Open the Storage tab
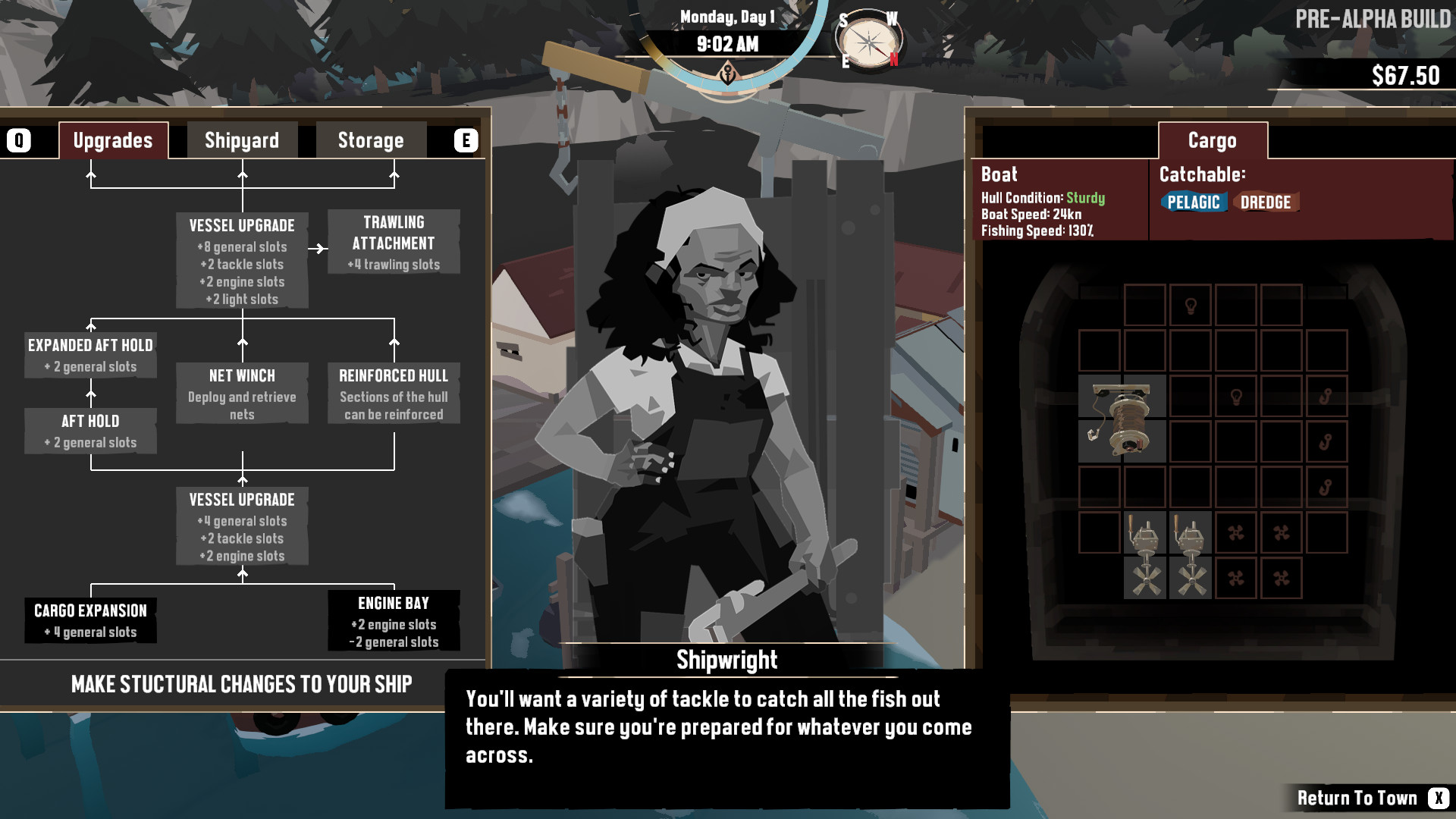This screenshot has height=819, width=1456. [x=370, y=140]
